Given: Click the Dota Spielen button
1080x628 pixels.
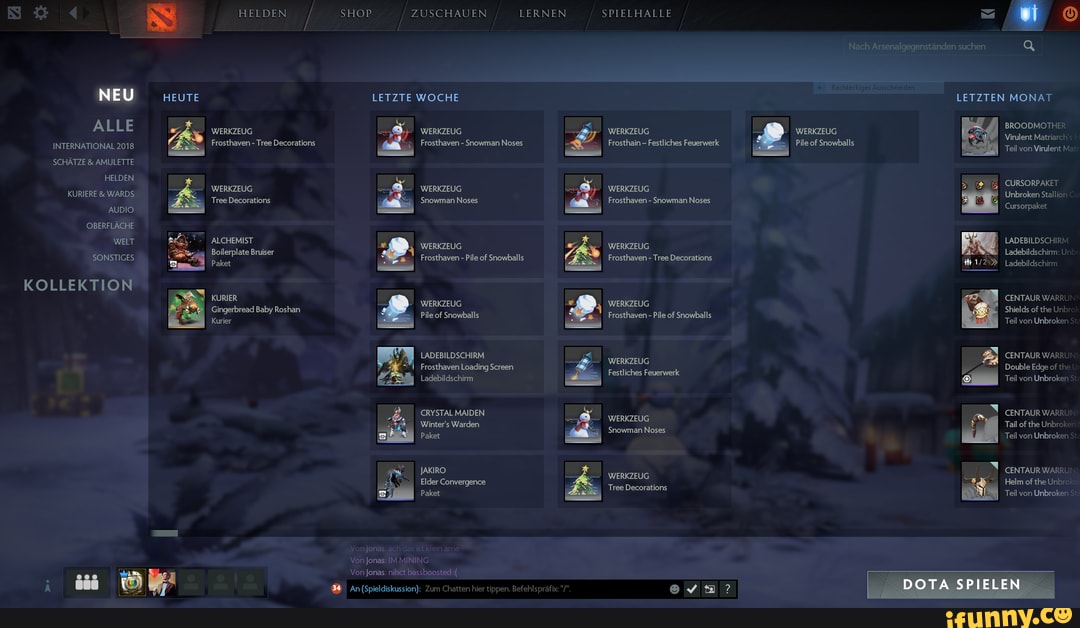Looking at the screenshot, I should point(960,585).
